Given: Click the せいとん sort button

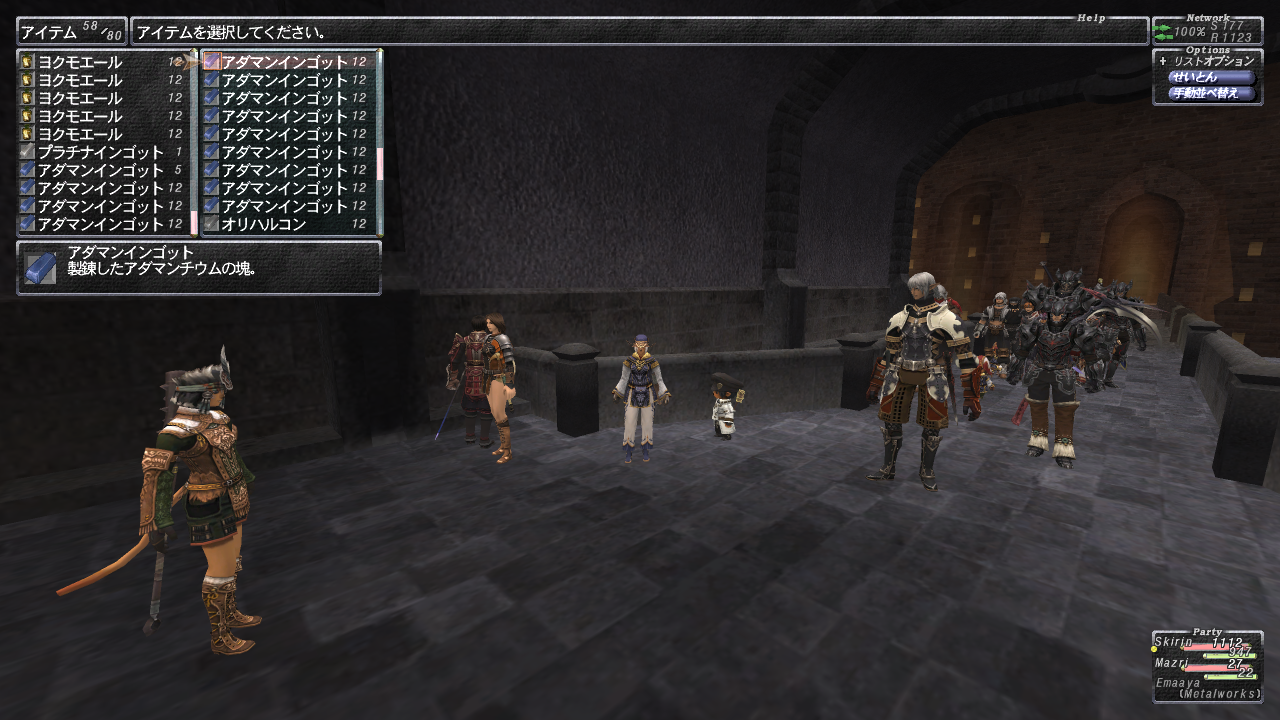Looking at the screenshot, I should pyautogui.click(x=1210, y=77).
